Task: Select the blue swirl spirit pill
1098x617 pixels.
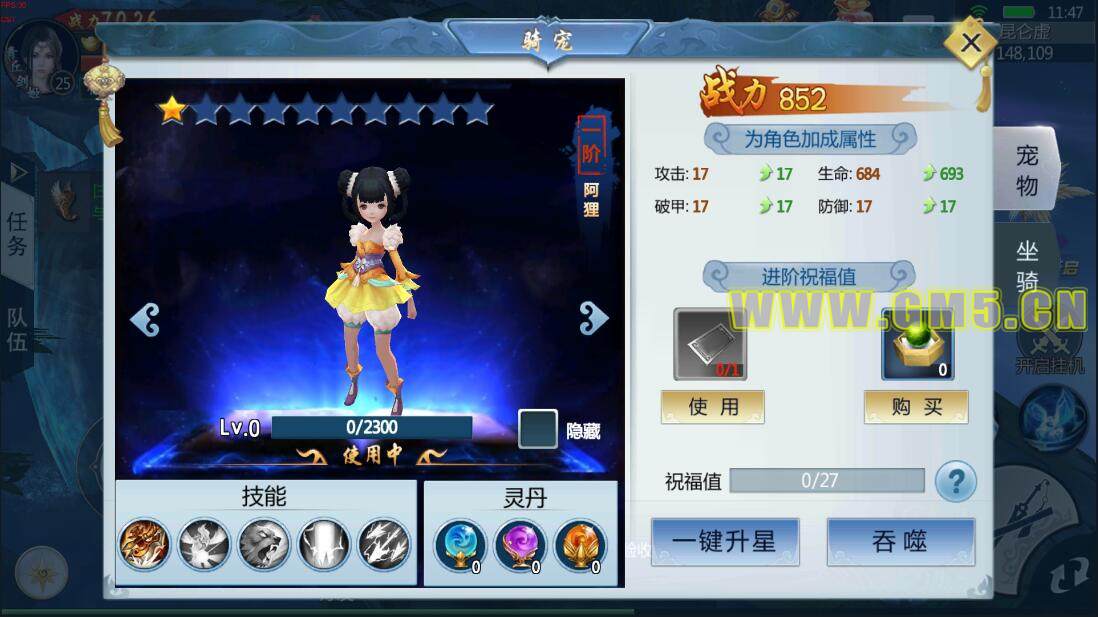Action: tap(460, 545)
